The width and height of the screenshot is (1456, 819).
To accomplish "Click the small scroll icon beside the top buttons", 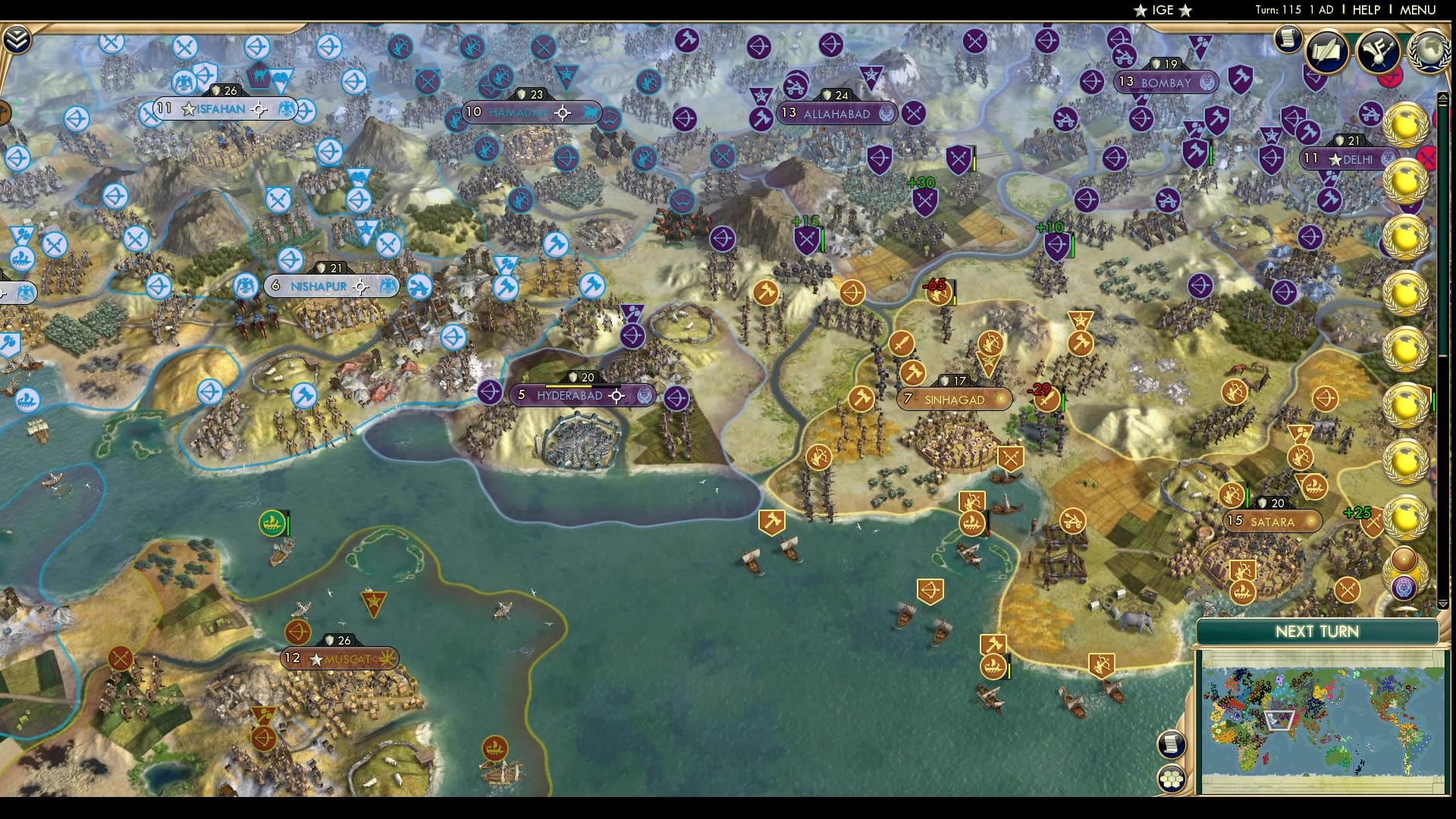I will (1287, 38).
